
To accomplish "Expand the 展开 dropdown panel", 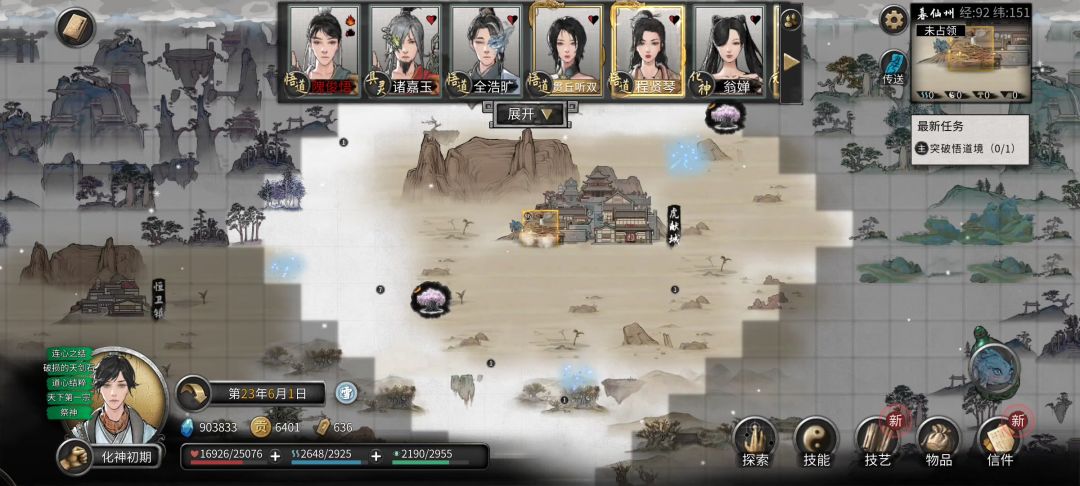I will pyautogui.click(x=529, y=114).
